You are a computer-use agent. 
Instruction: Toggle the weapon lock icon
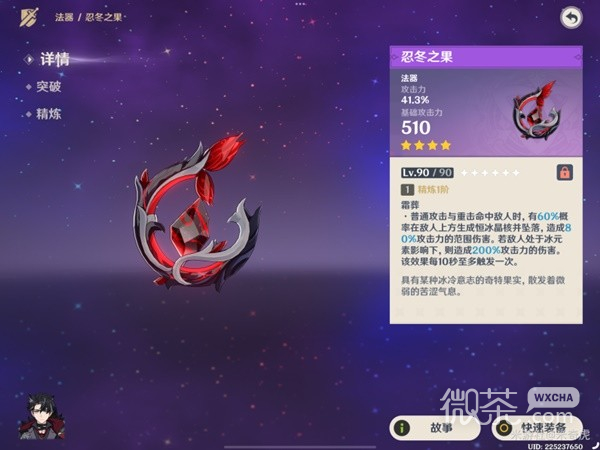pyautogui.click(x=565, y=172)
